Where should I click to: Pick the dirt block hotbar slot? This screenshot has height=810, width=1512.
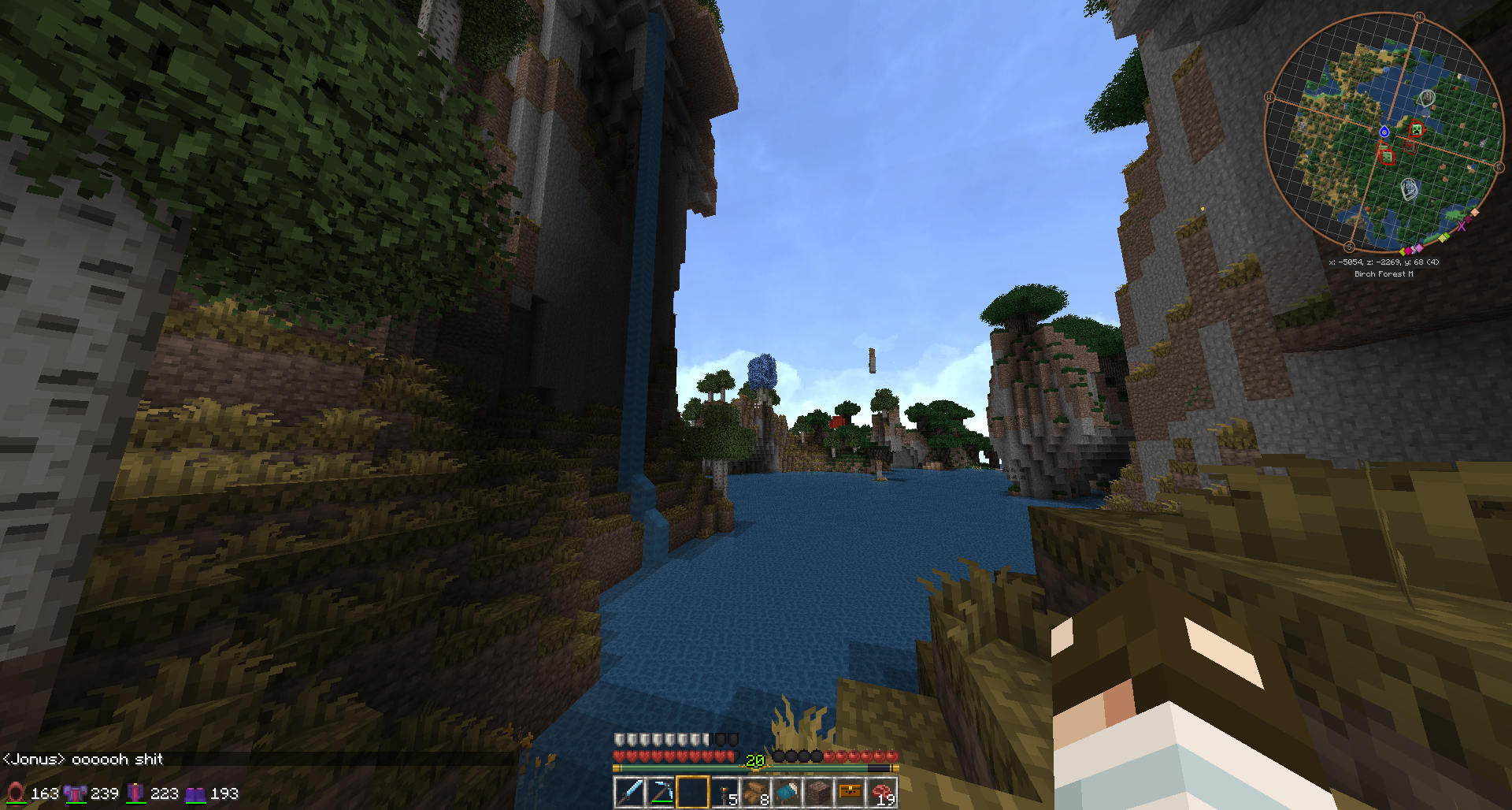click(x=818, y=792)
